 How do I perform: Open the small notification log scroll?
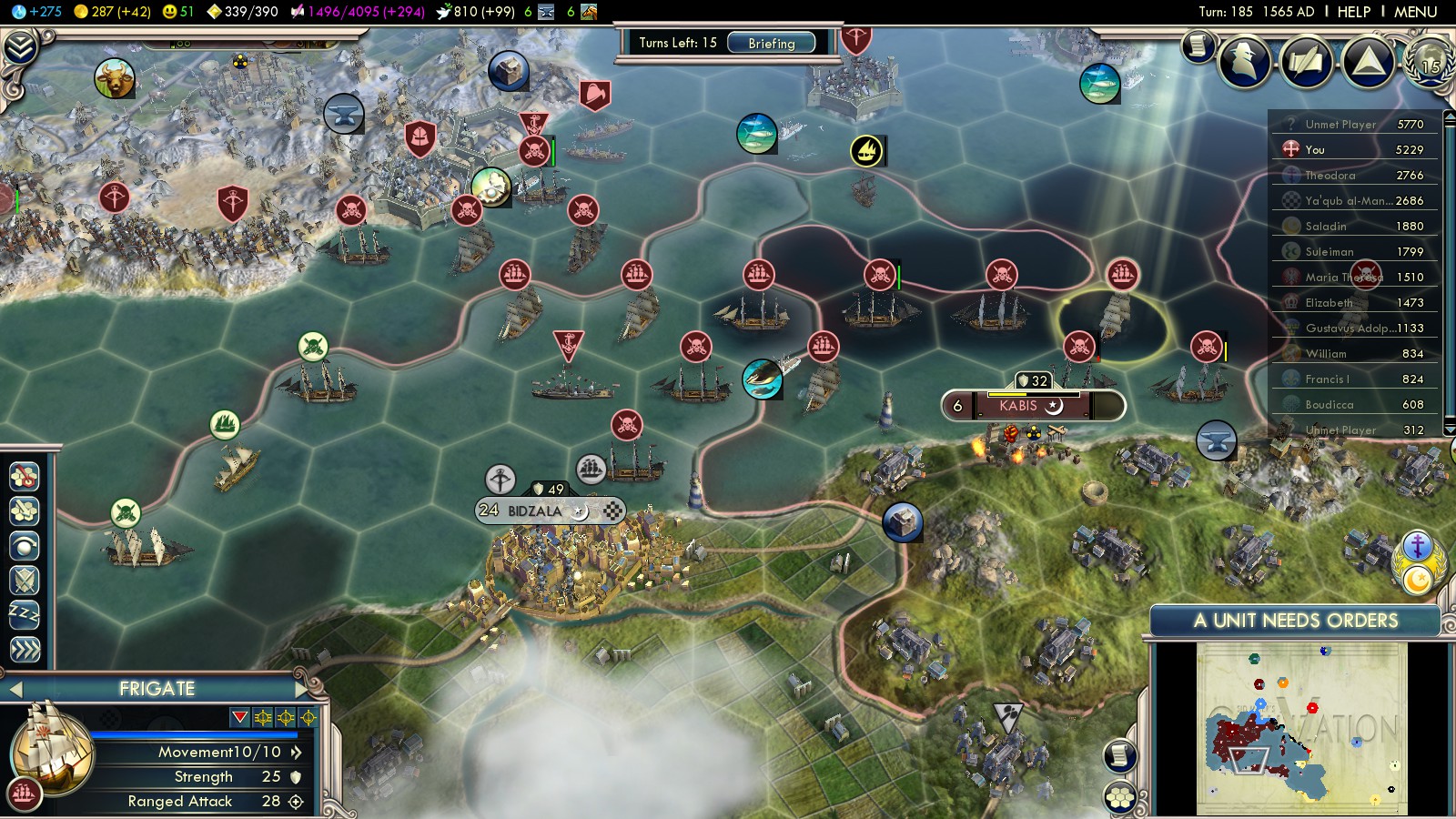click(x=1198, y=45)
